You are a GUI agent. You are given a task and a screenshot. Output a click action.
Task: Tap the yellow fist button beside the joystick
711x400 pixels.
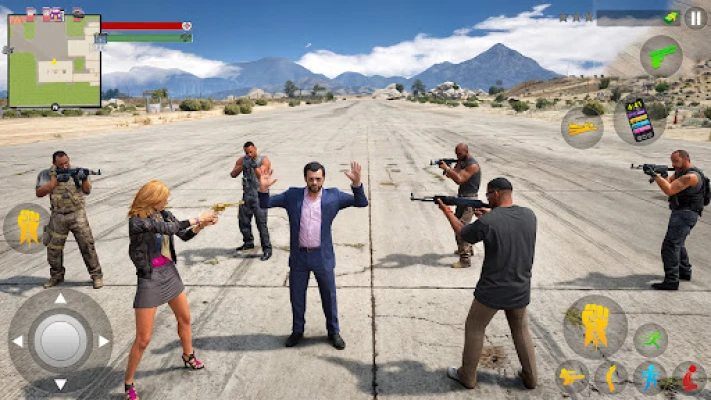27,228
